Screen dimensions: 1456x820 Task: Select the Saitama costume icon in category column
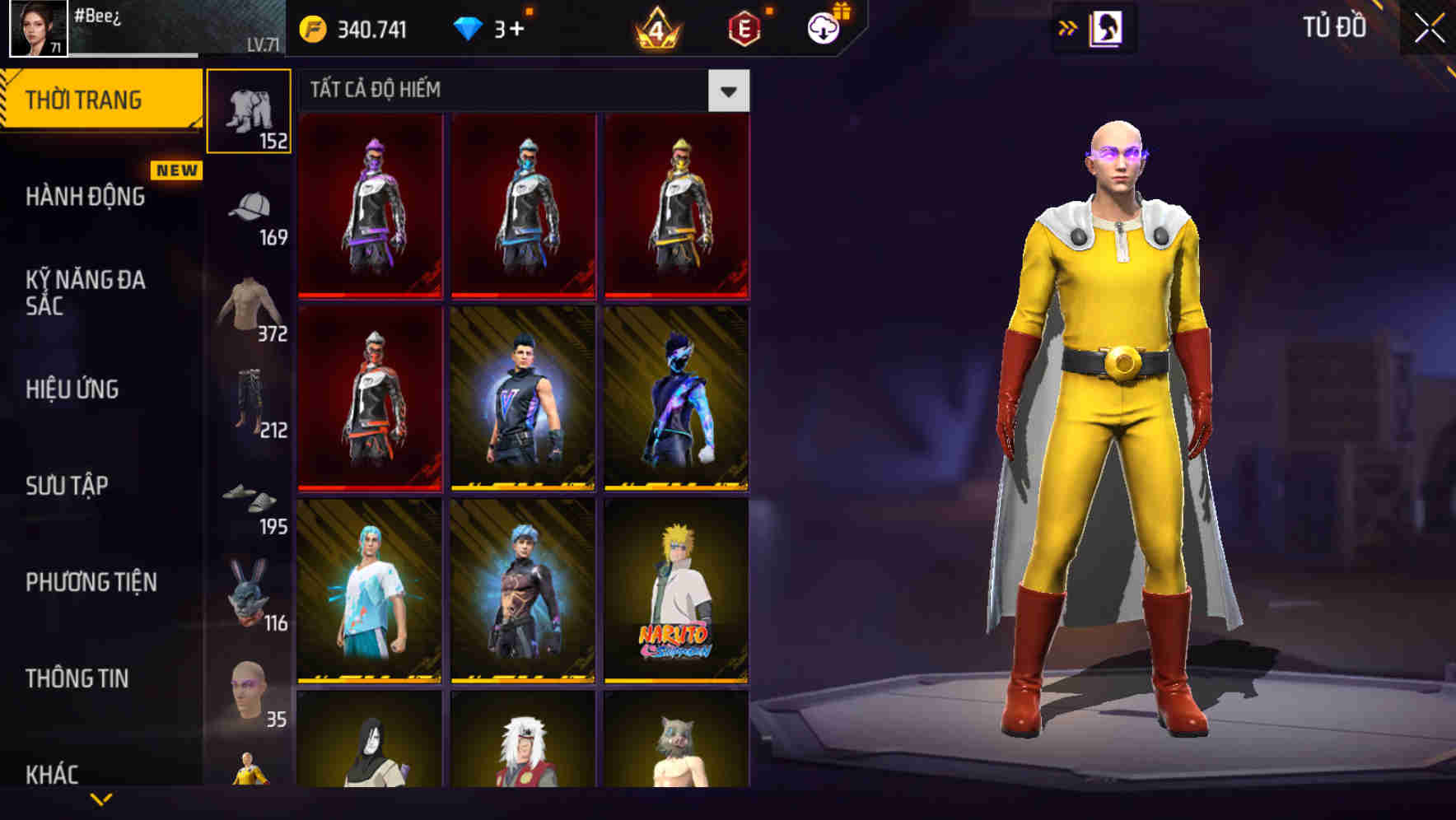(248, 770)
